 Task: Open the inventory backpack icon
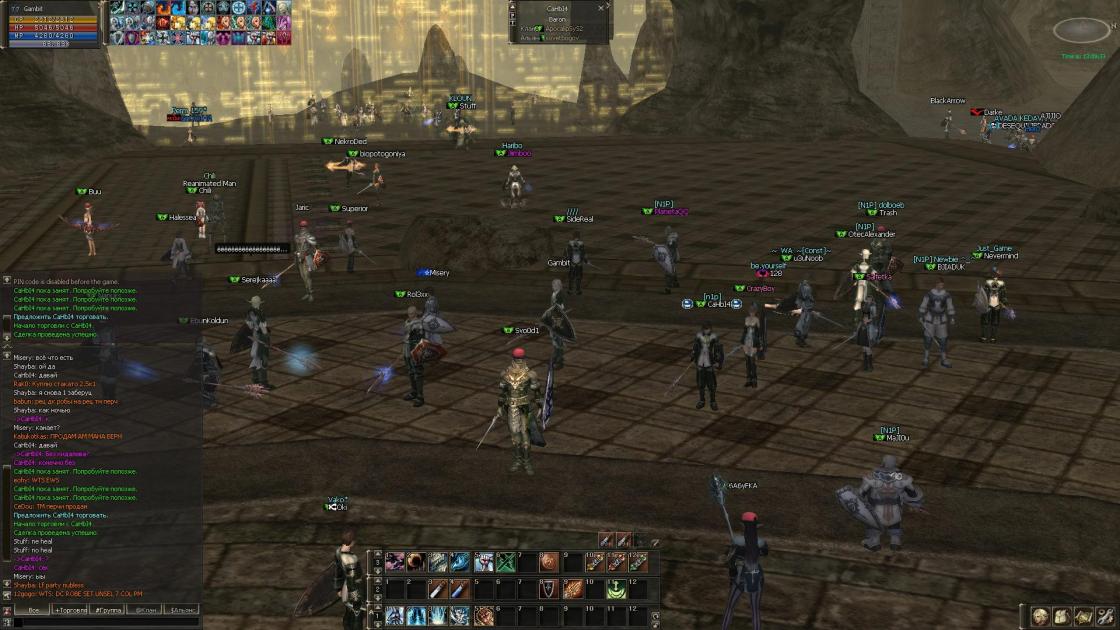(x=1061, y=617)
